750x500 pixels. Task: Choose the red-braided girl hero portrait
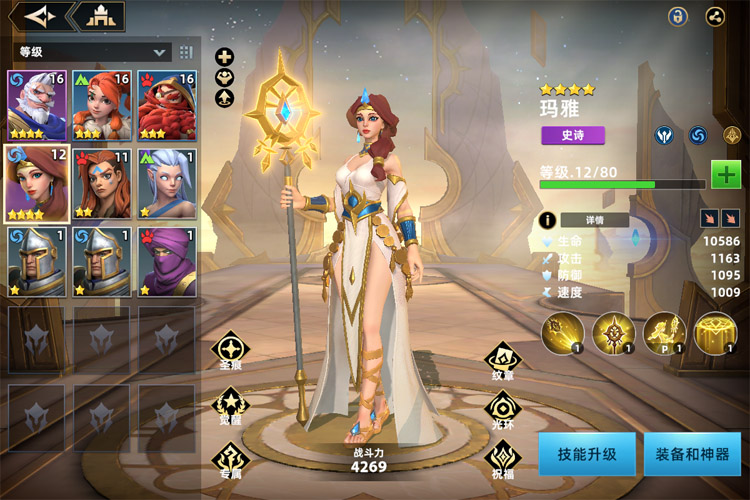[102, 105]
